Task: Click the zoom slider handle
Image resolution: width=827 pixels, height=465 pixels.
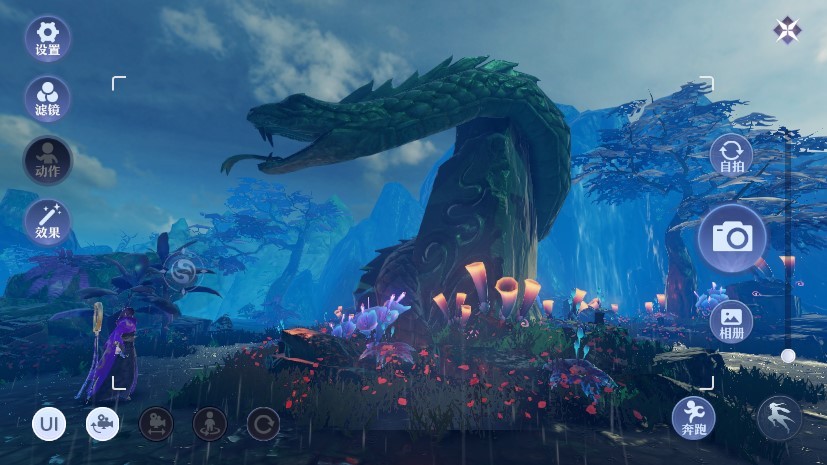Action: pos(788,355)
